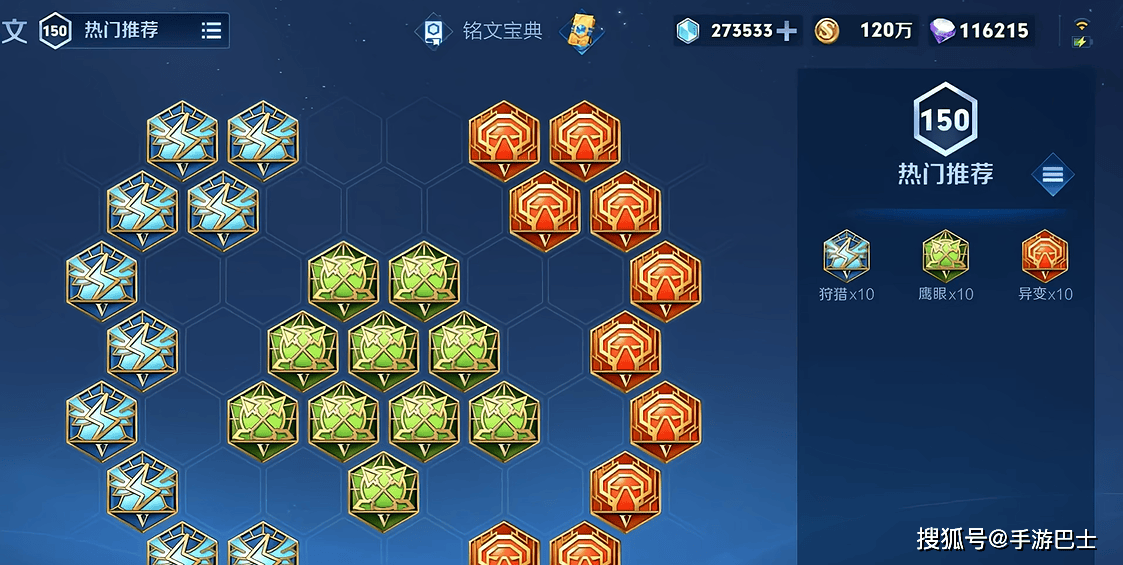Tap the purple gem currency icon
Screen dimensions: 1123x565
(942, 31)
